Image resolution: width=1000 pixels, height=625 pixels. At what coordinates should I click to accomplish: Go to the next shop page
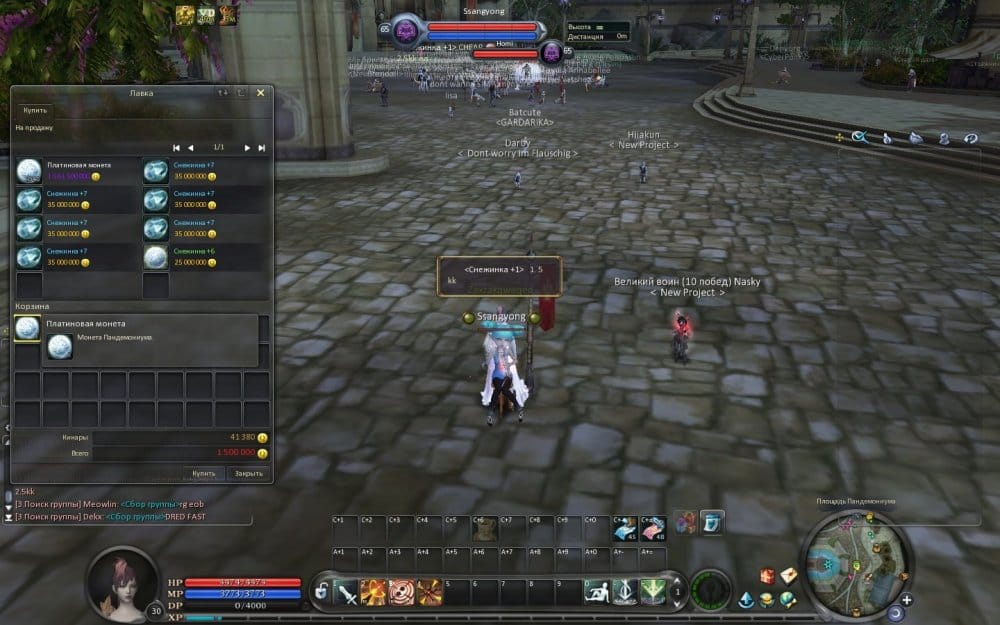(x=247, y=147)
